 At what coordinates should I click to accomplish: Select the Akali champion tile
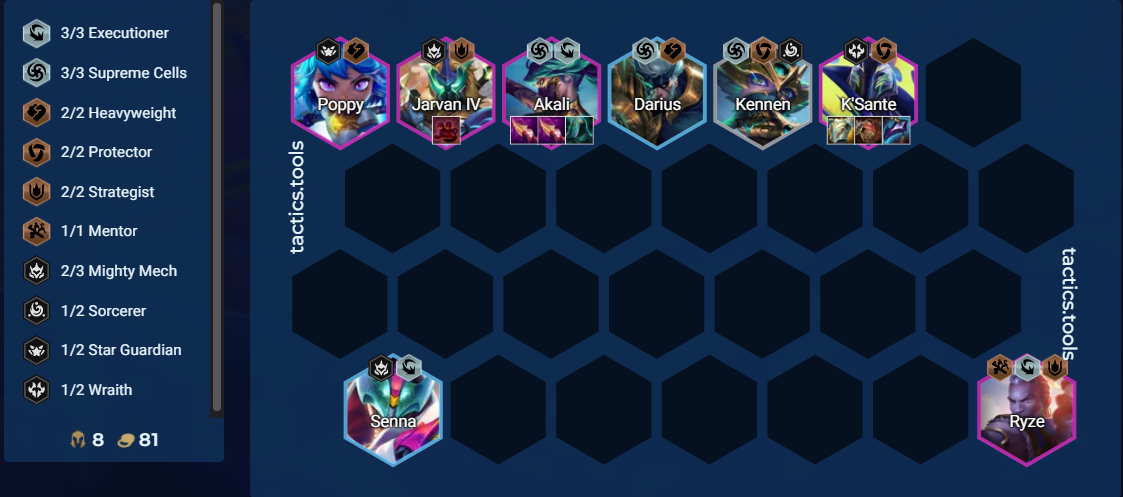coord(551,94)
